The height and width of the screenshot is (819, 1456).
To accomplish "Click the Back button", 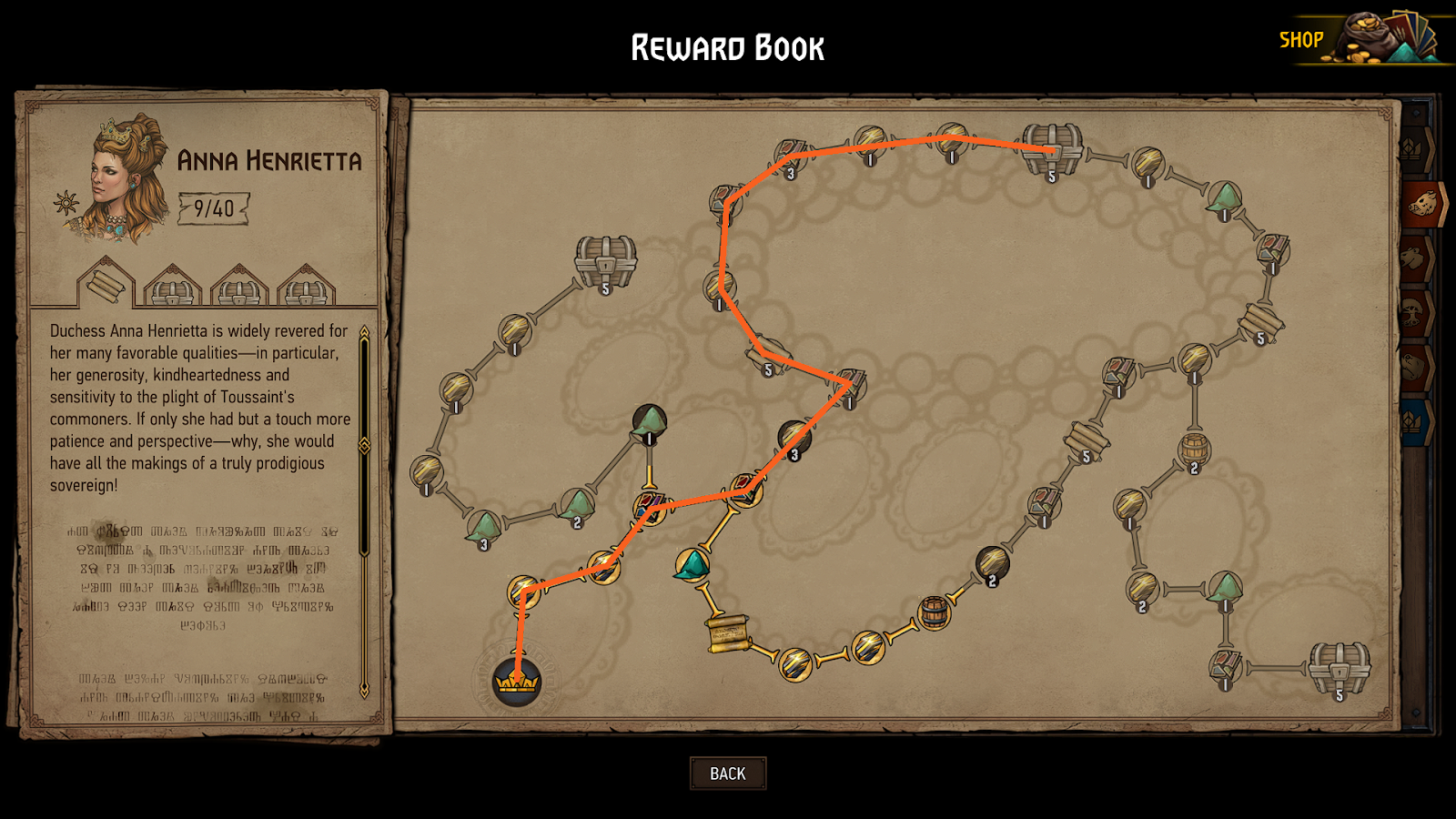I will pyautogui.click(x=727, y=773).
